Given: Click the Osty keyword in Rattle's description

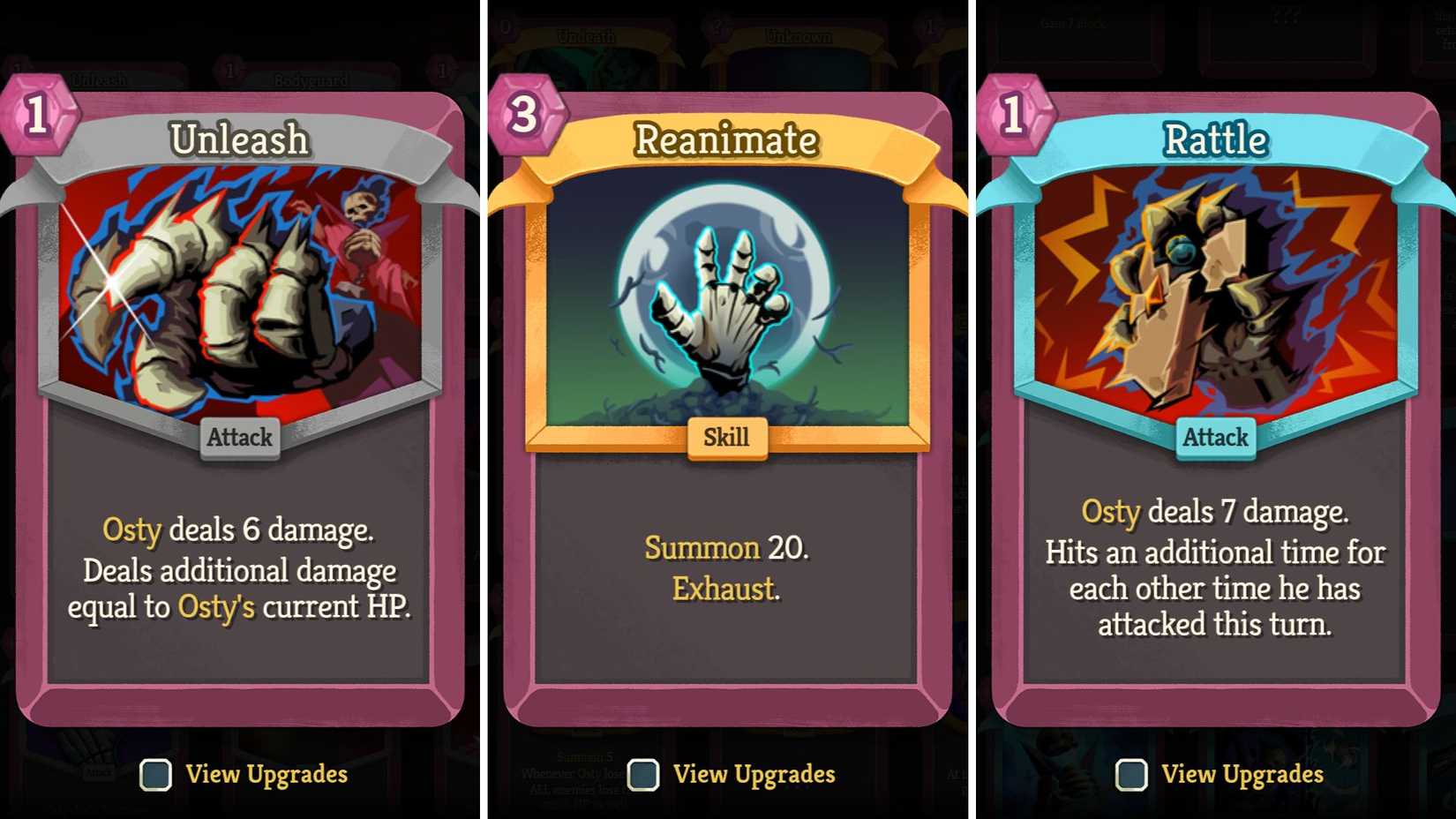Looking at the screenshot, I should [x=1112, y=512].
